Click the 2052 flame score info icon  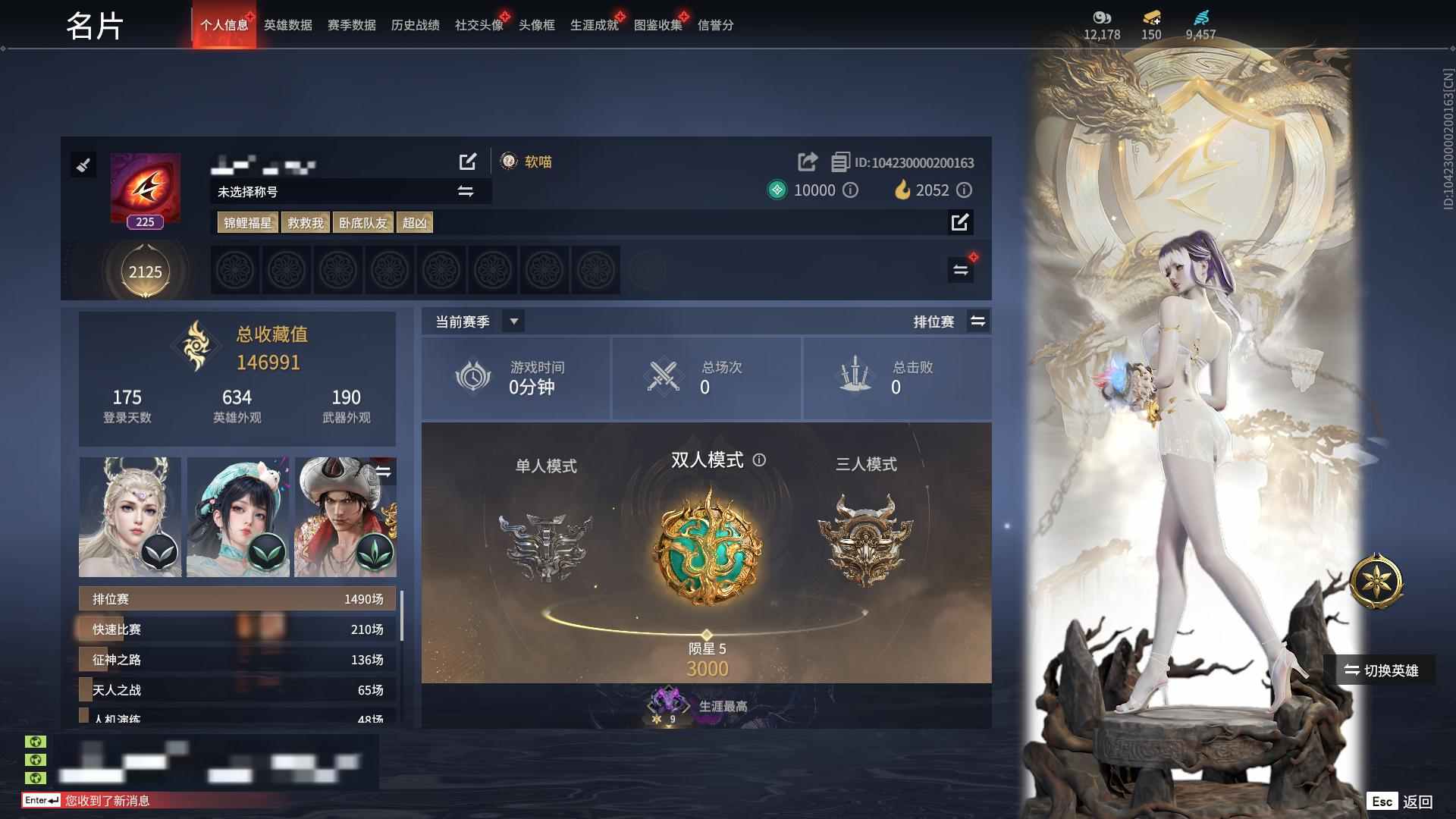coord(964,190)
